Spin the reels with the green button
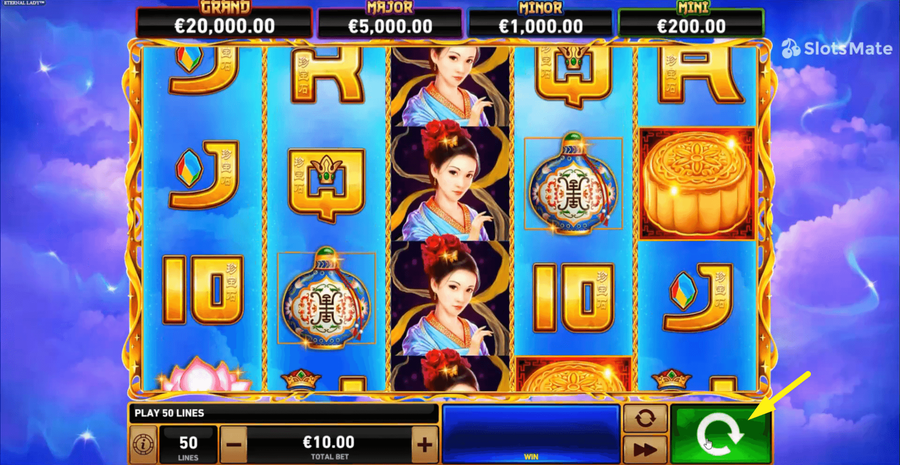 pos(721,435)
